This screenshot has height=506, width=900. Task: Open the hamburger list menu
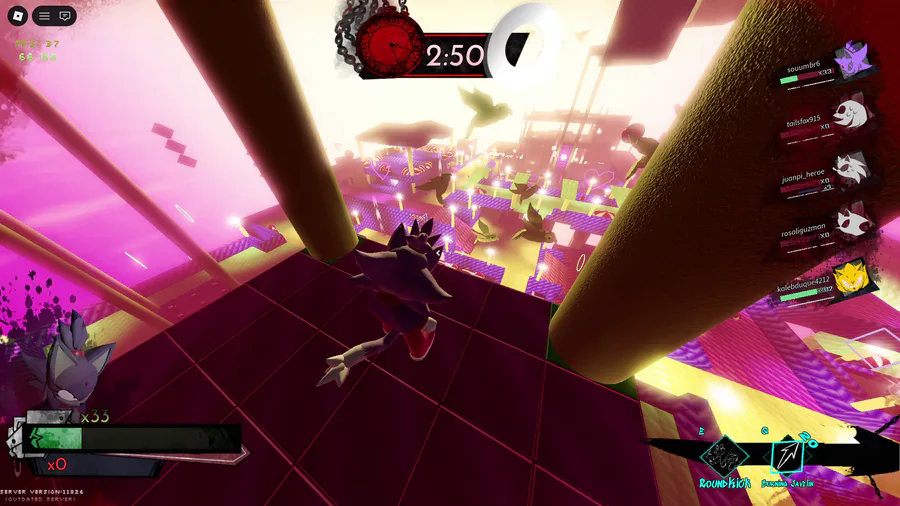click(x=44, y=16)
